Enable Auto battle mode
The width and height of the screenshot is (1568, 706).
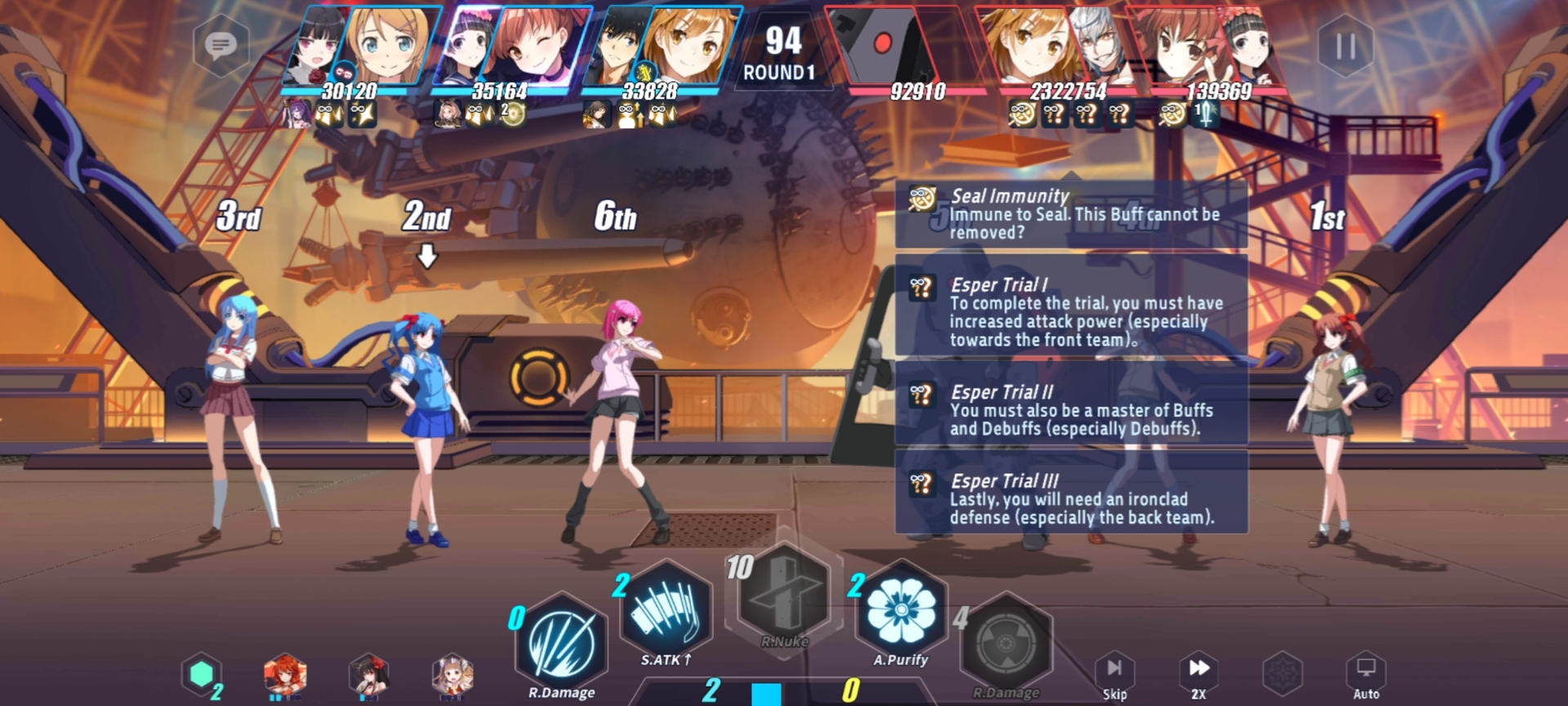click(x=1366, y=674)
